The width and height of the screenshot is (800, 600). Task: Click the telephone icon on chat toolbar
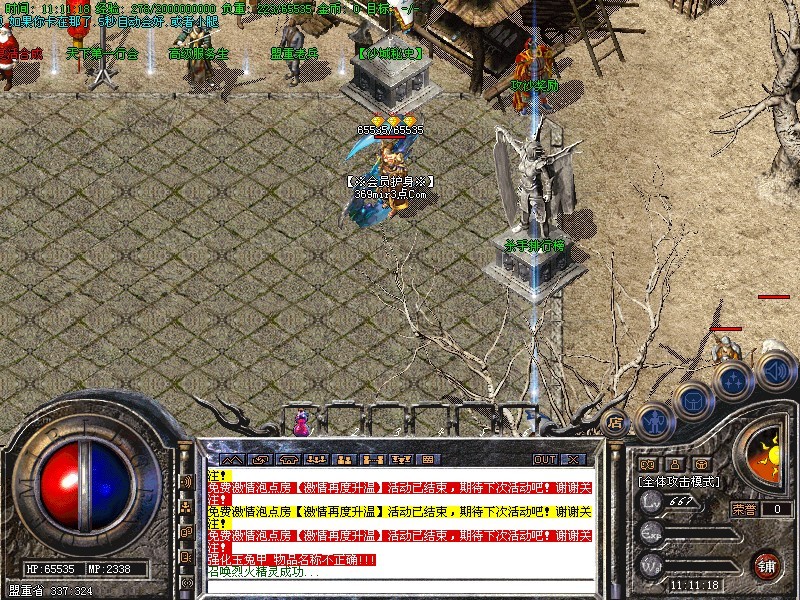[290, 459]
